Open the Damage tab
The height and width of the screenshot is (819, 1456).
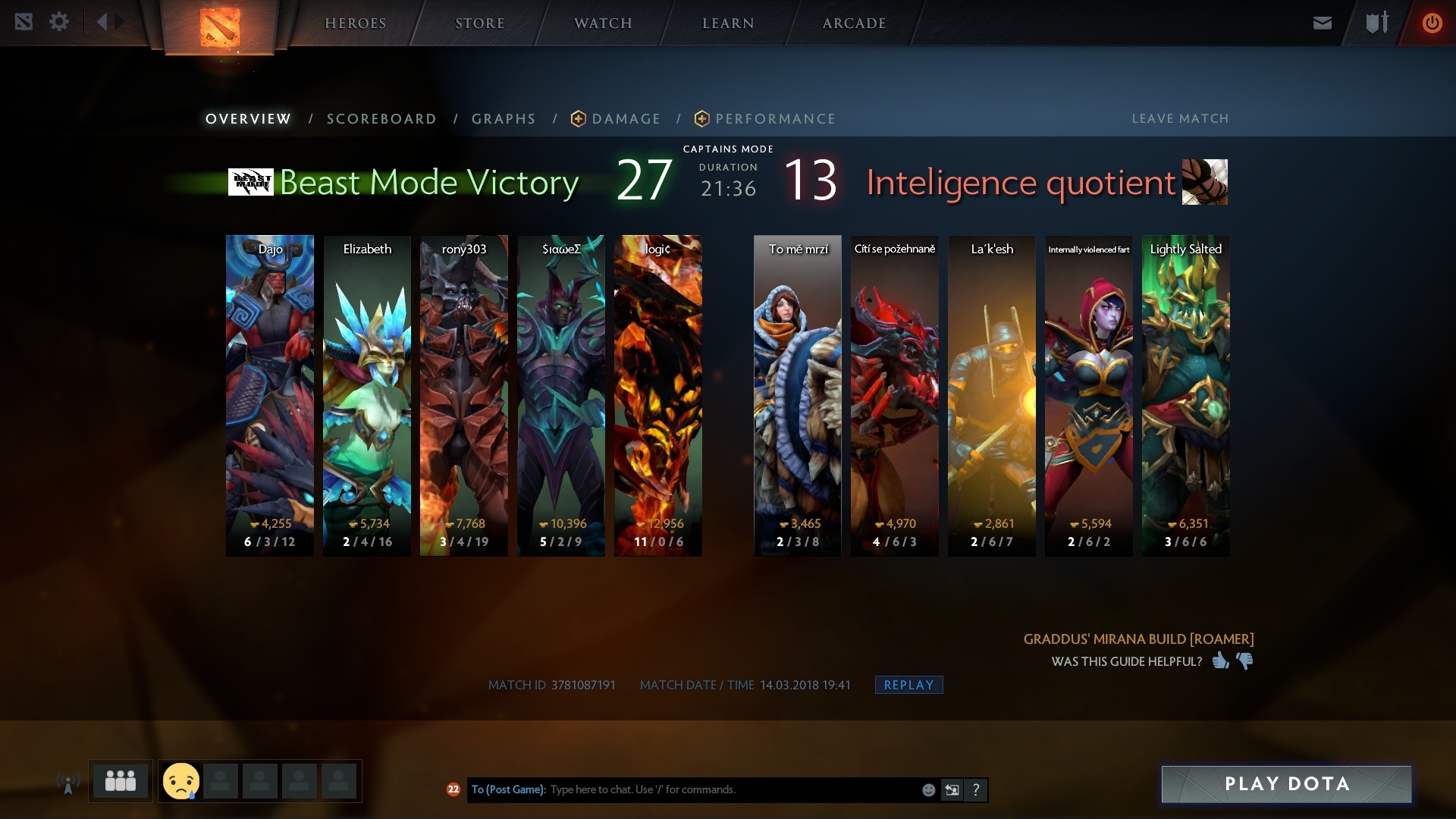626,119
